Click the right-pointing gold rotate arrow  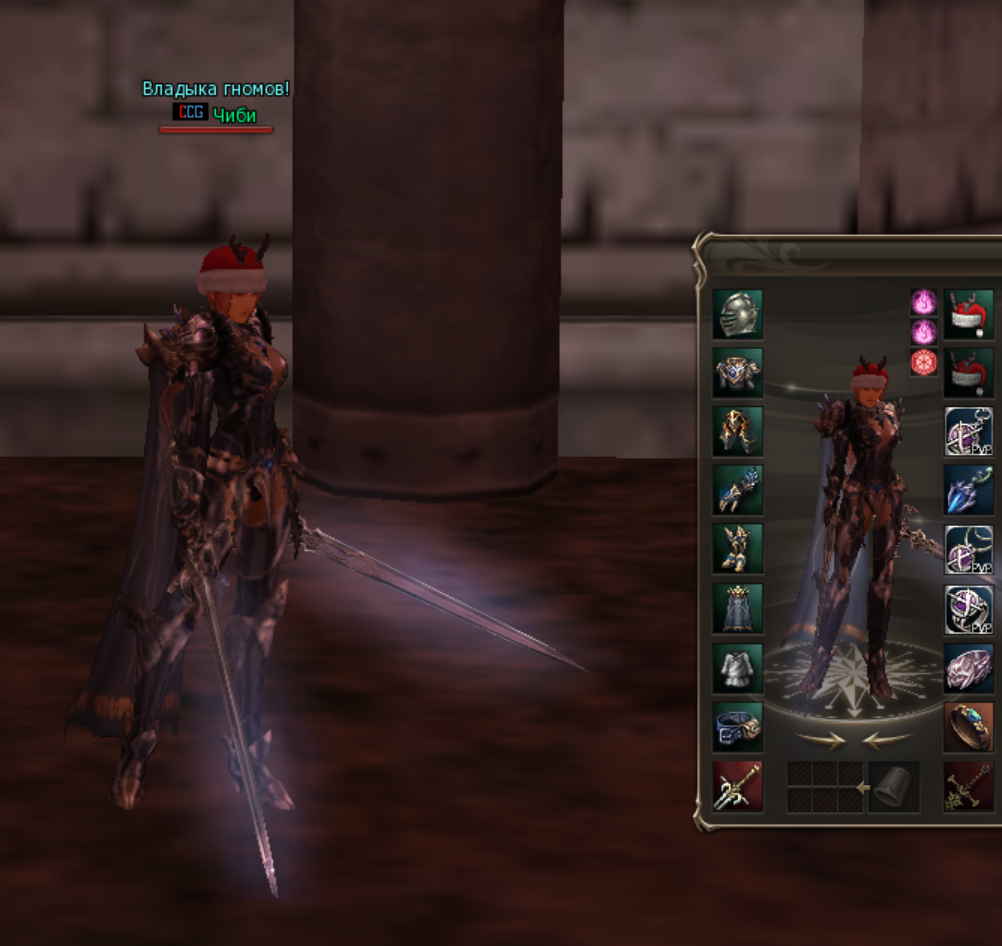[x=820, y=740]
